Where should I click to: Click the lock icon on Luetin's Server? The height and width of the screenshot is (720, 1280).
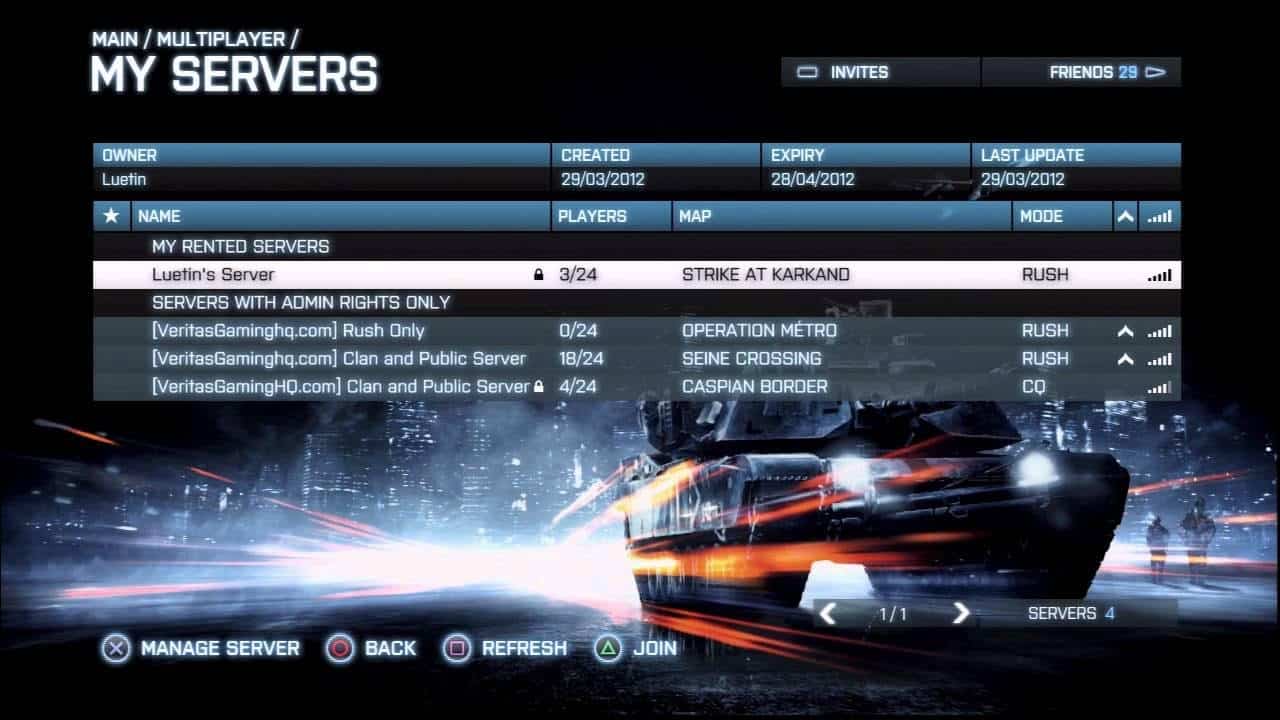tap(537, 274)
